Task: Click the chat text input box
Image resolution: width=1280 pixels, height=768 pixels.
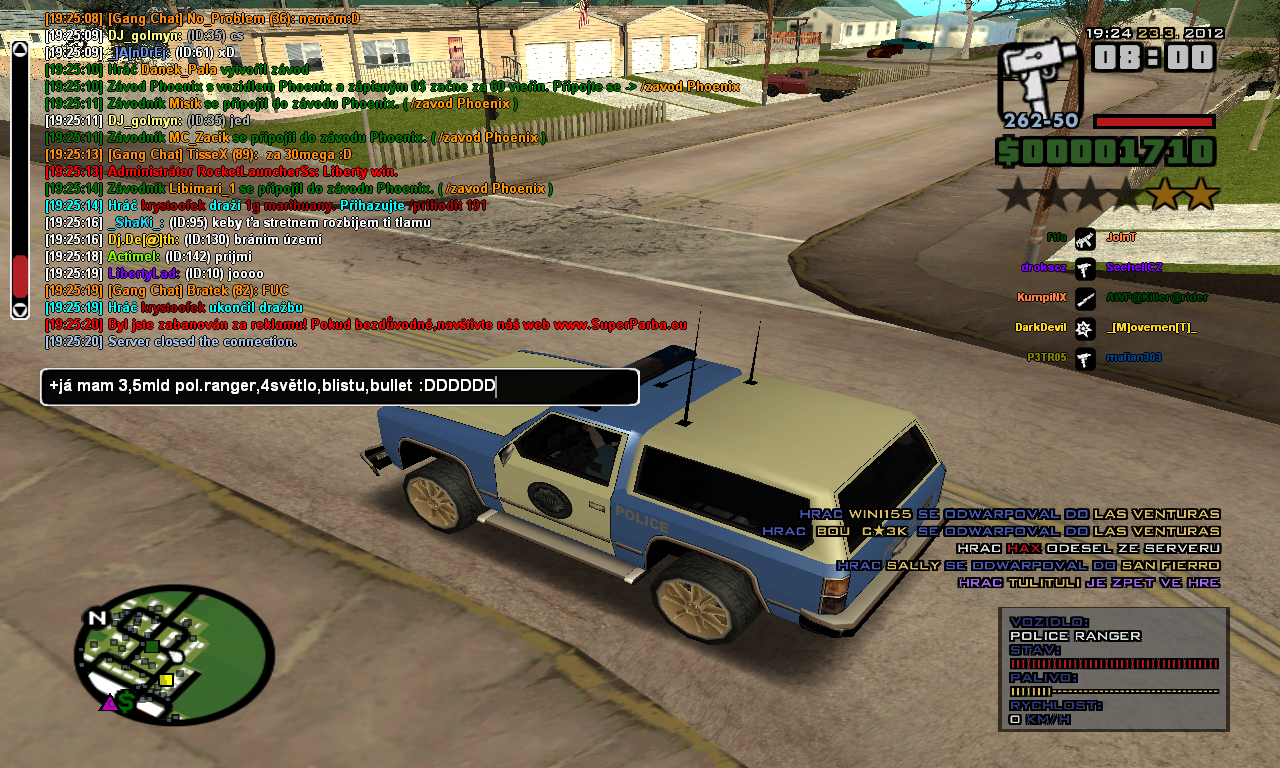Action: [x=339, y=387]
